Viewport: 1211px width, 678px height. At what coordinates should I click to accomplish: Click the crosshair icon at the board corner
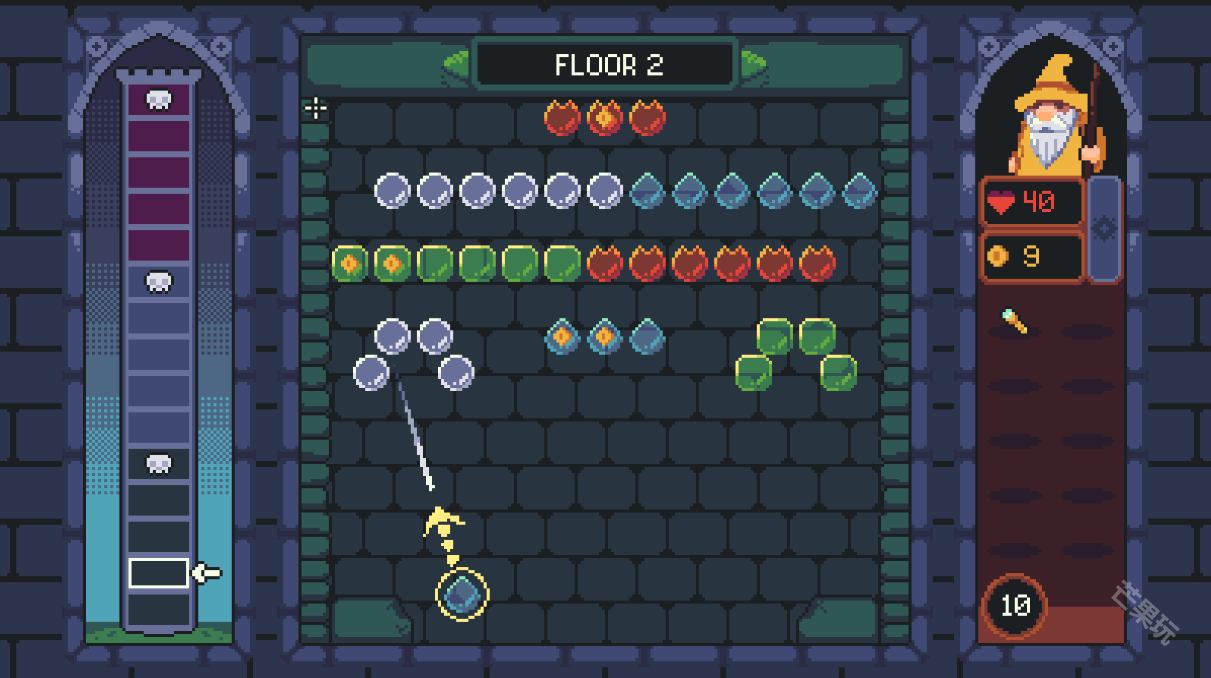coord(316,108)
